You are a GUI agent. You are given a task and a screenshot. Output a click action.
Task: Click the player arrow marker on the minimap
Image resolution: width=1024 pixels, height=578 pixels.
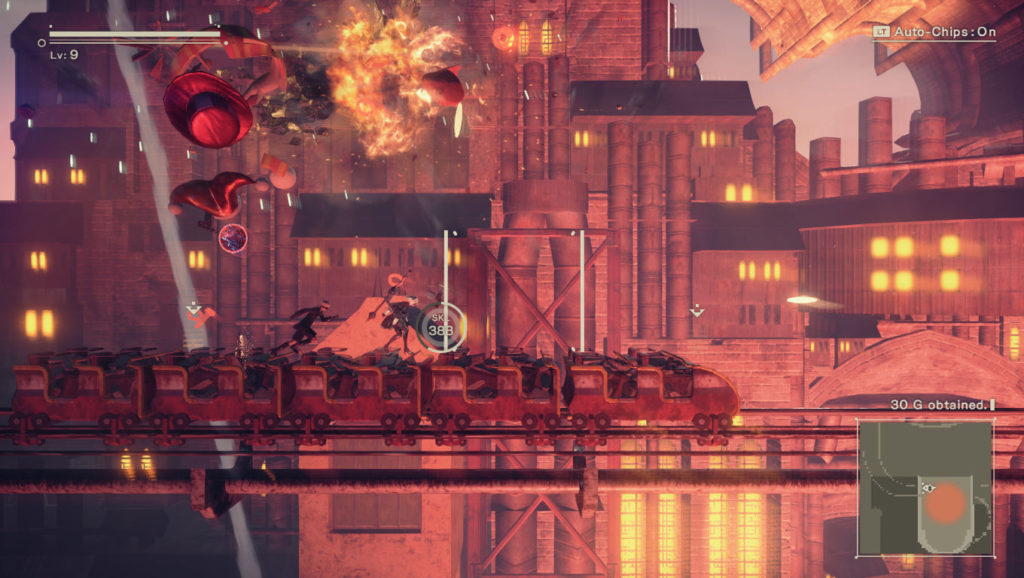(928, 488)
